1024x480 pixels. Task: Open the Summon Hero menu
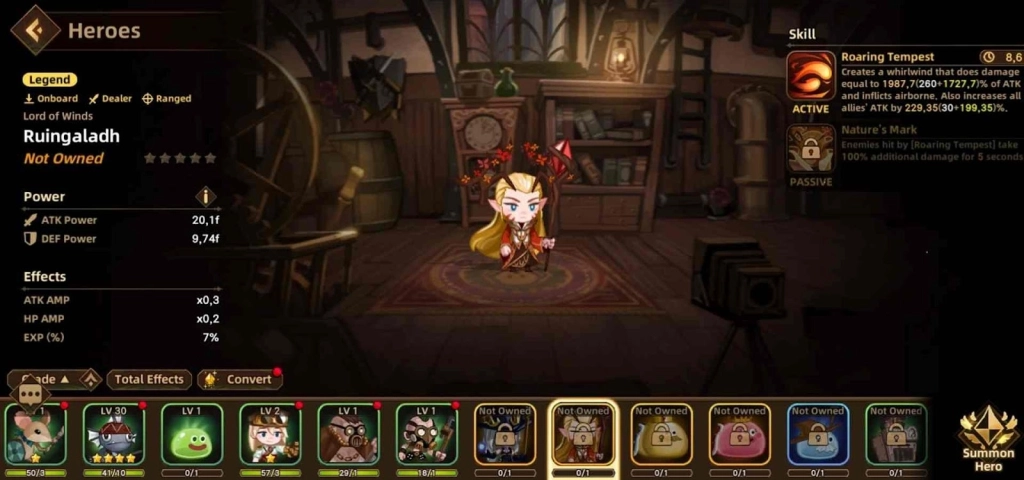(x=988, y=435)
